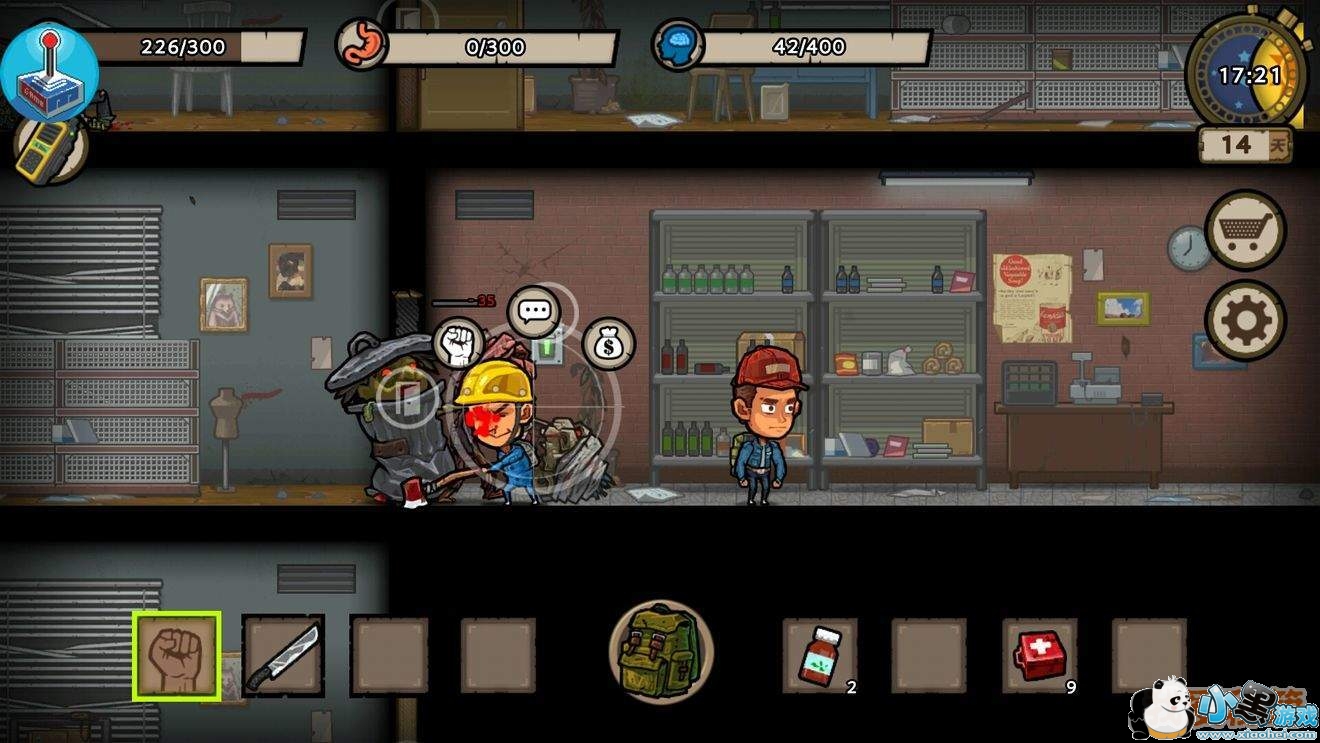The image size is (1320, 743).
Task: Use the medicine bottle item
Action: [x=820, y=655]
